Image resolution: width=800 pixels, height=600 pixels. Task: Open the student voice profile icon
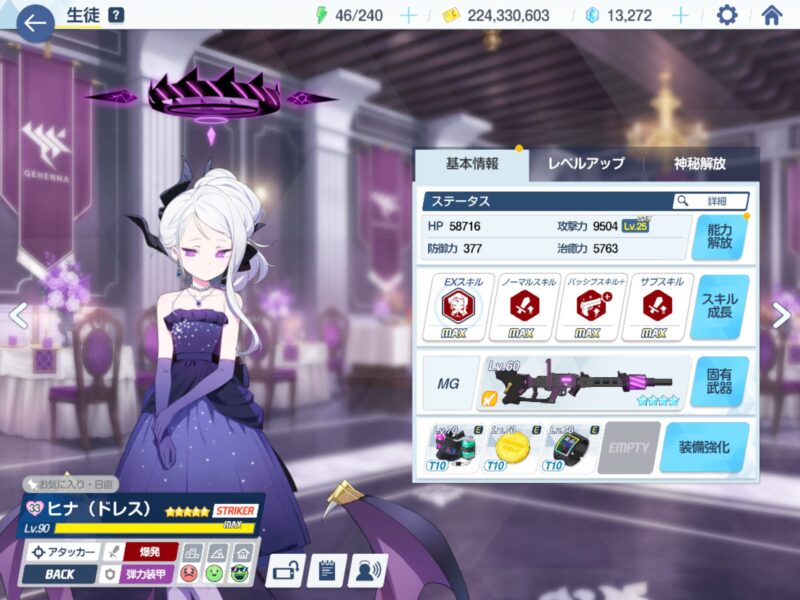click(x=371, y=571)
